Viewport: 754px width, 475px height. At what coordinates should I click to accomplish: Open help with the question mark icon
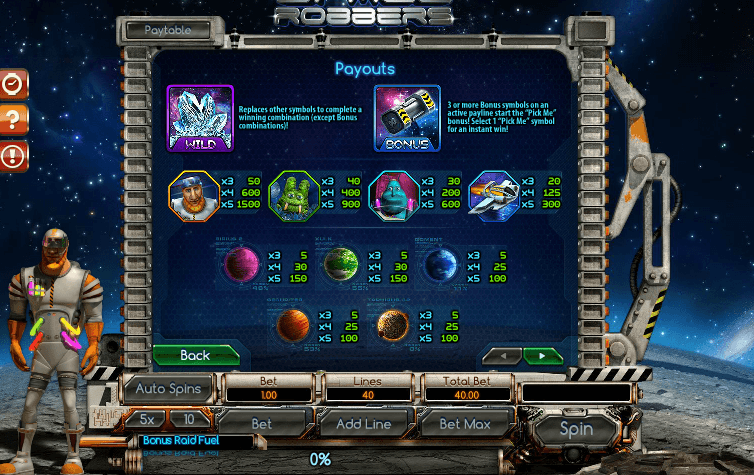point(12,120)
